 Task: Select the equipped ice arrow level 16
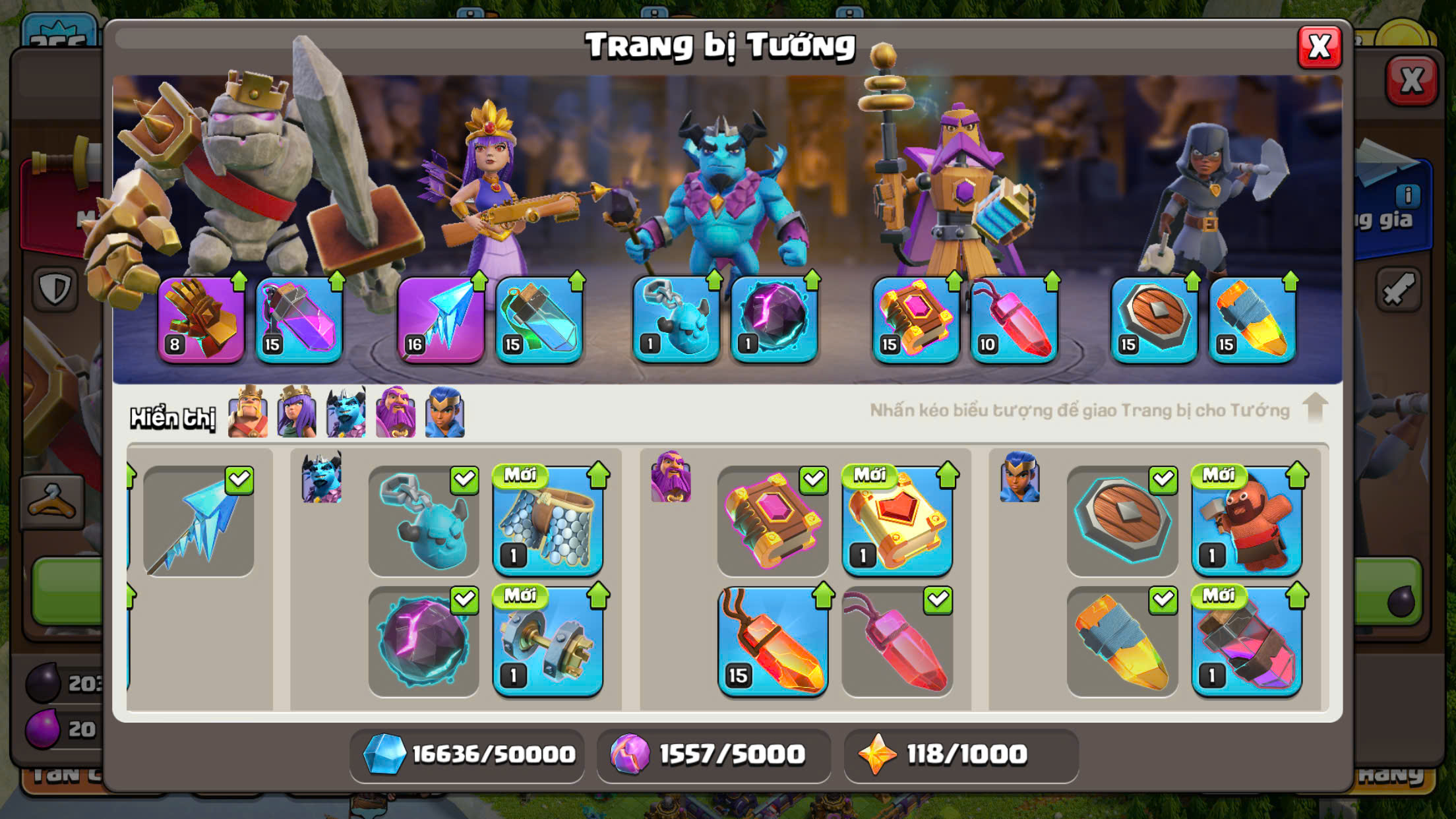[x=440, y=320]
